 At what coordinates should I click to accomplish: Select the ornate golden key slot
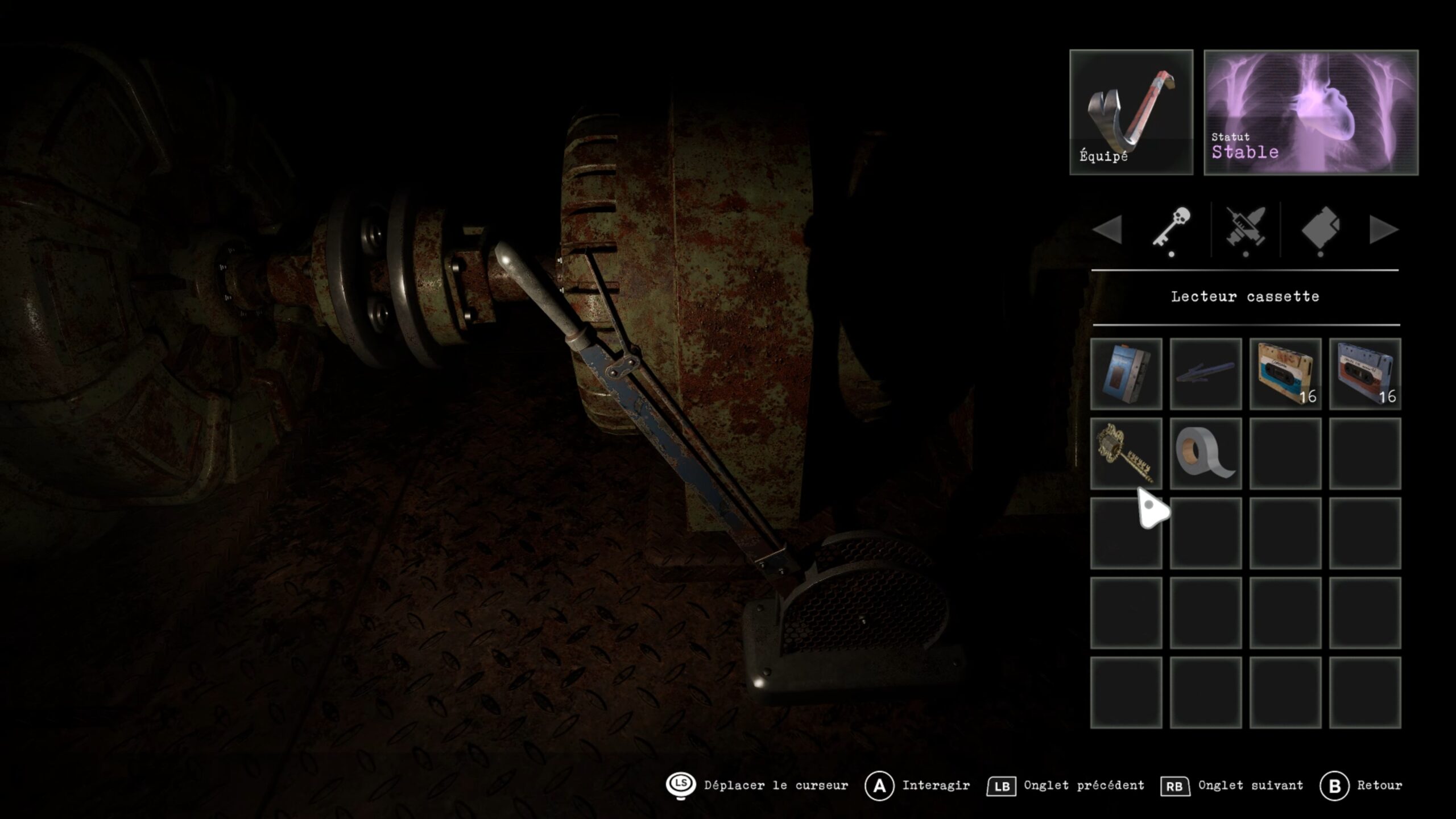coord(1126,453)
